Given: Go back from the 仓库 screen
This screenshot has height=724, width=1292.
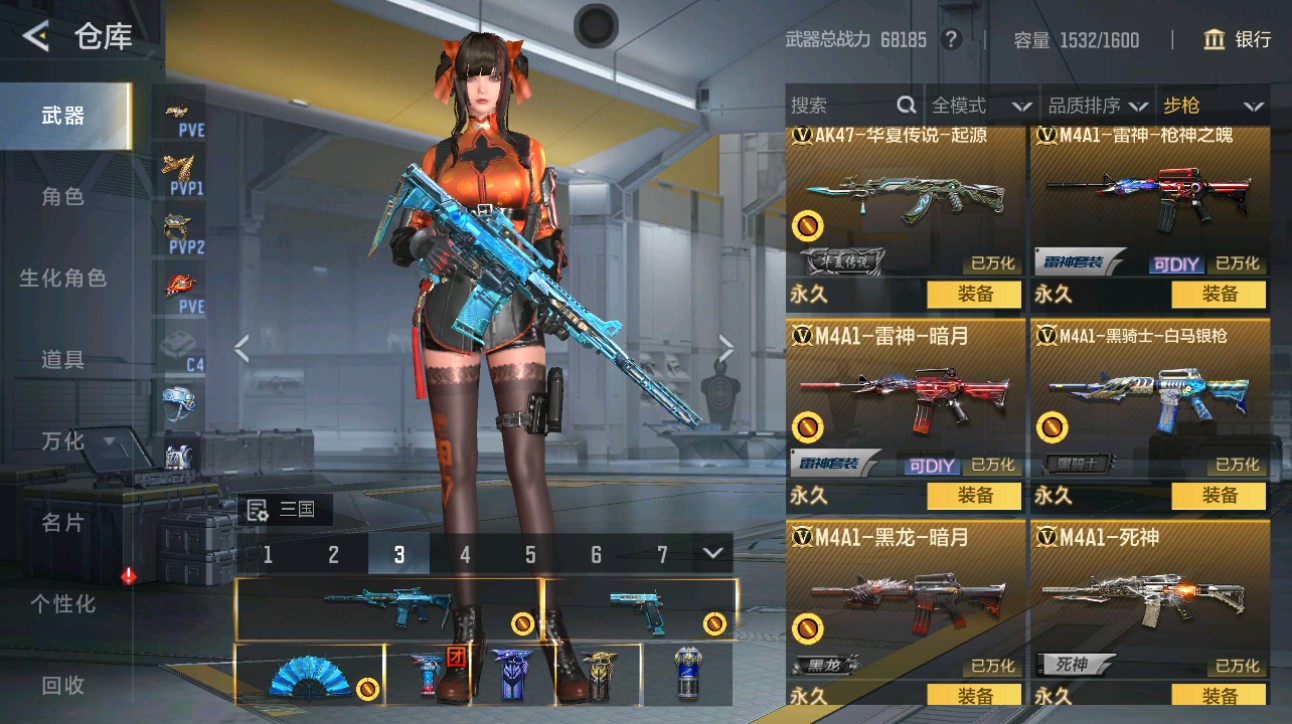Looking at the screenshot, I should pos(37,37).
